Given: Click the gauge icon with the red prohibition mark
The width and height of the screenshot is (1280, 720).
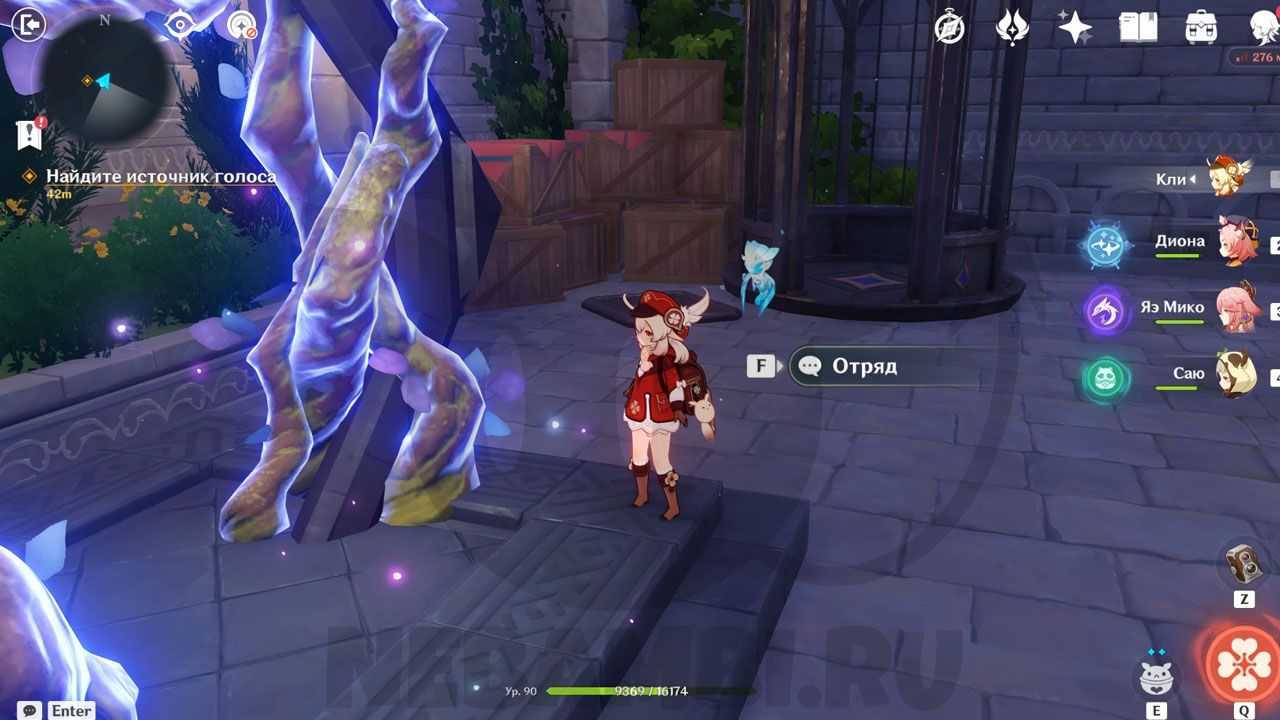Looking at the screenshot, I should pyautogui.click(x=241, y=25).
